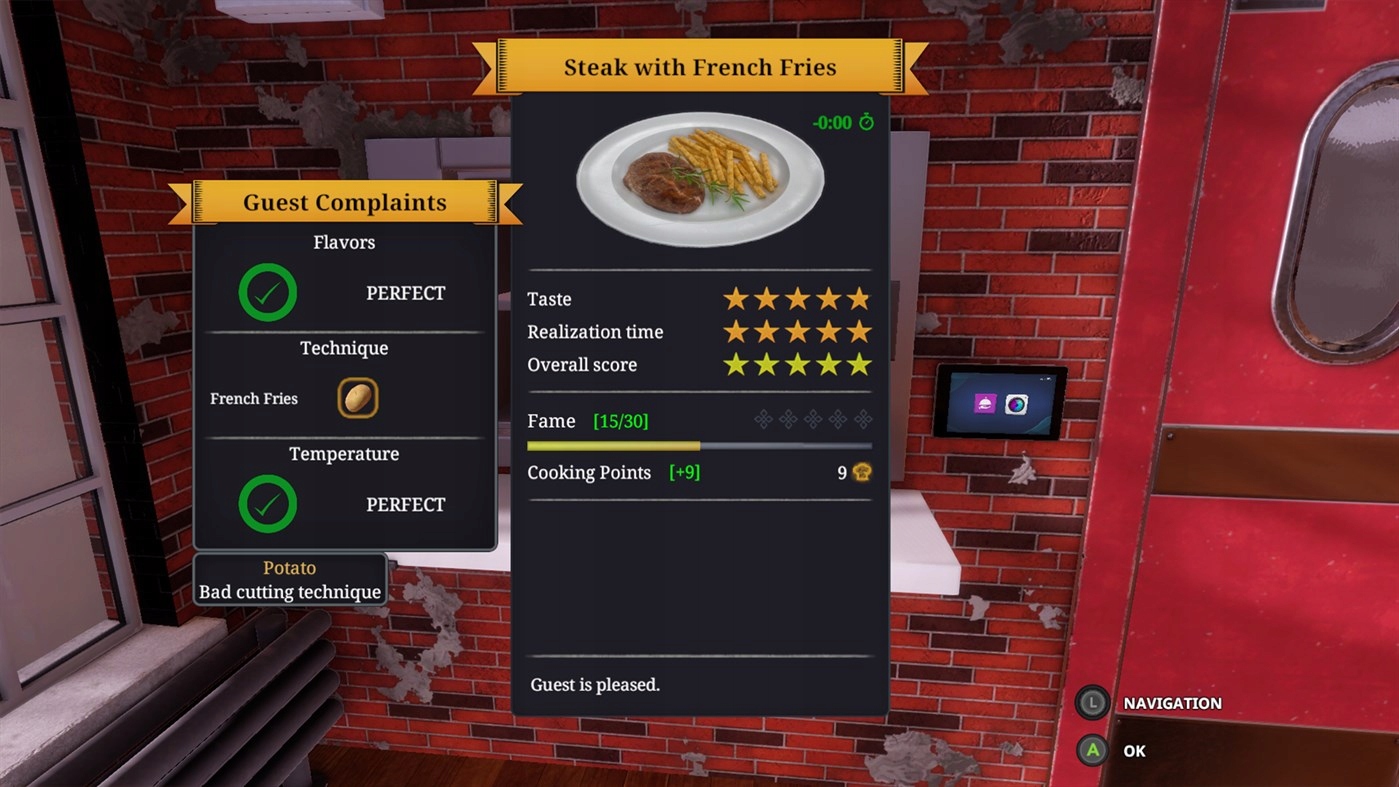1399x787 pixels.
Task: Toggle the PERFECT checkmark under Flavors
Action: tap(267, 293)
